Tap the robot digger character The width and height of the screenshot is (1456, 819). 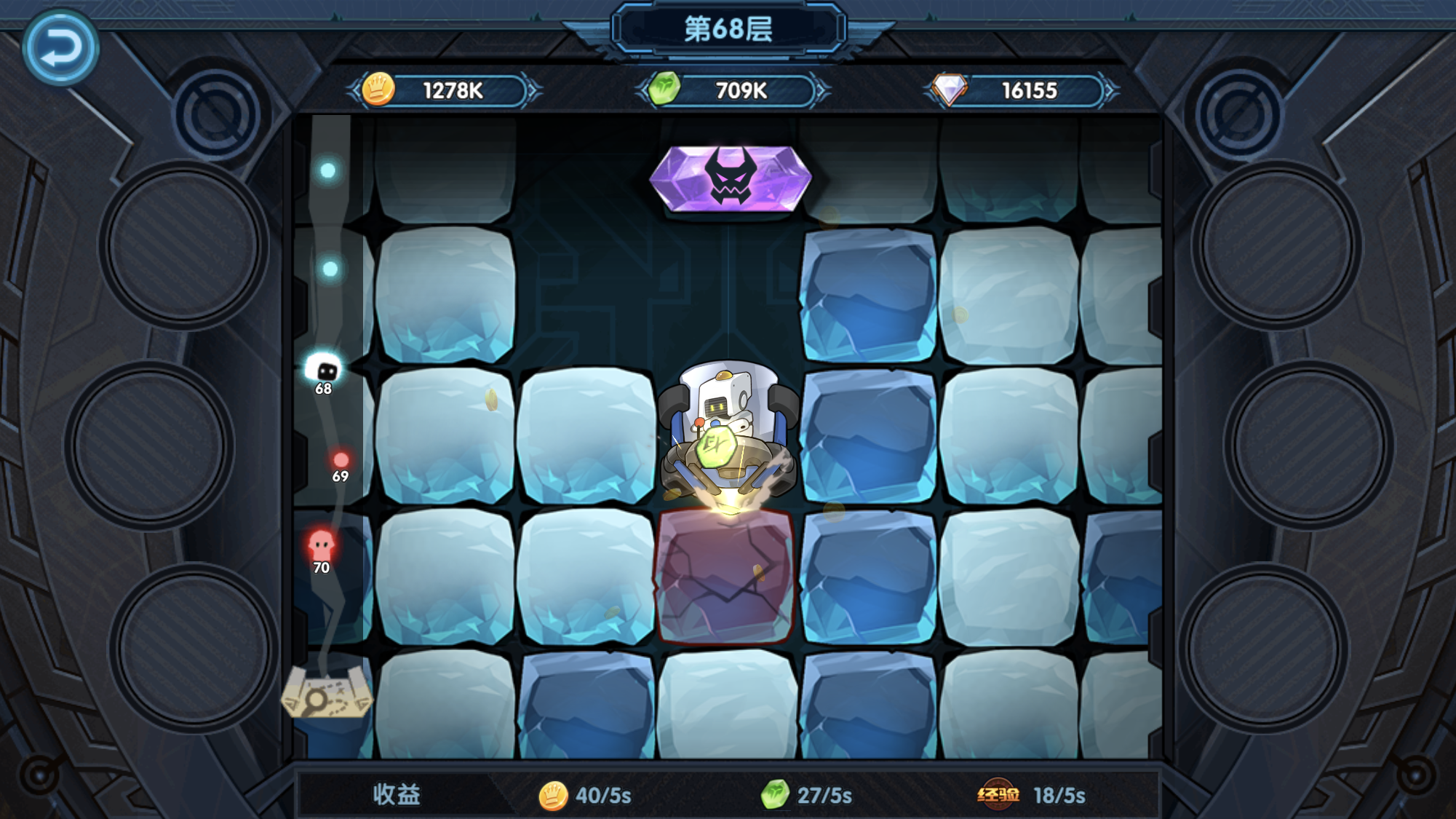pos(728,430)
